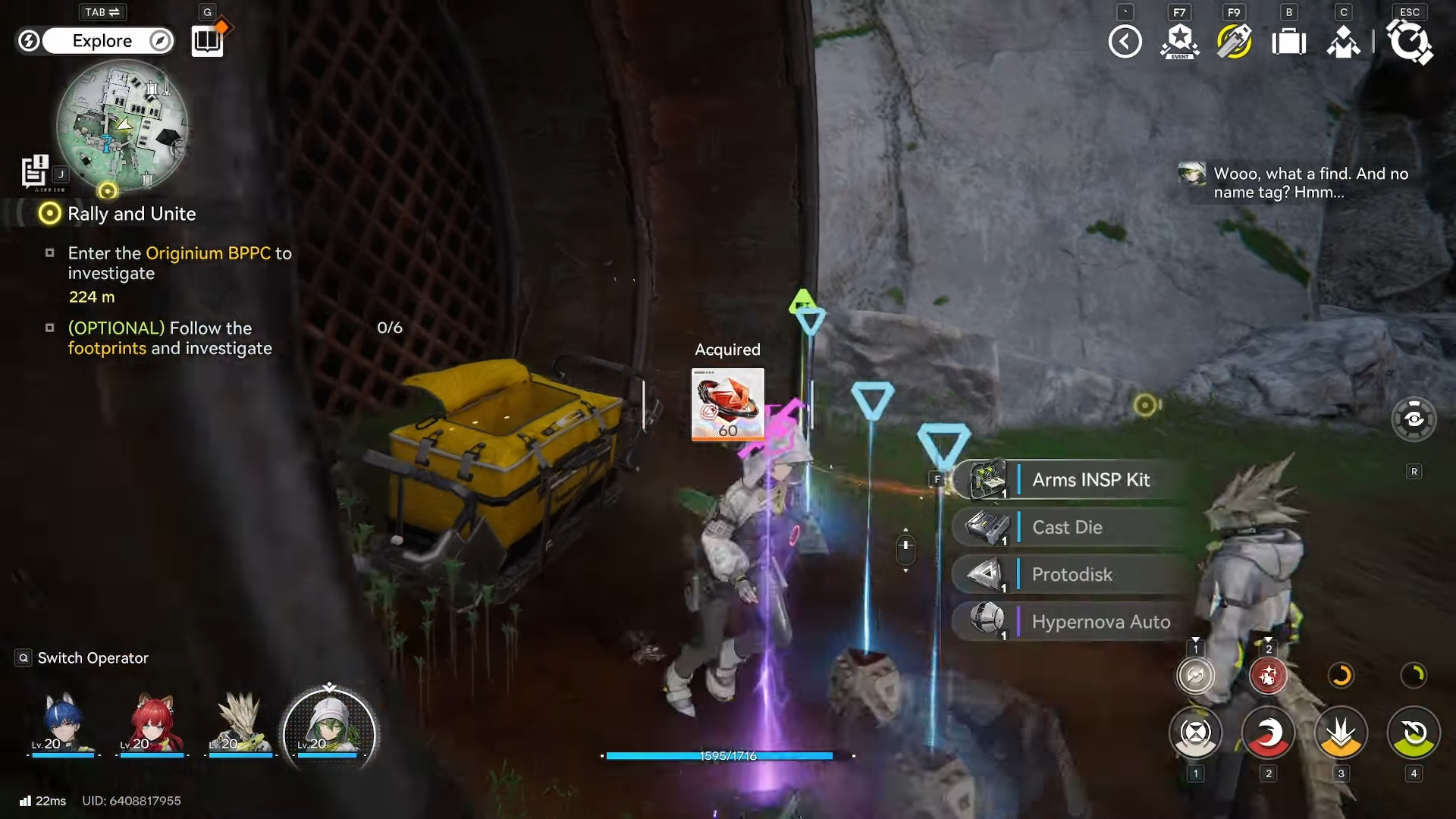Loot the Hypernova Auto item
The image size is (1456, 819).
[x=1100, y=622]
